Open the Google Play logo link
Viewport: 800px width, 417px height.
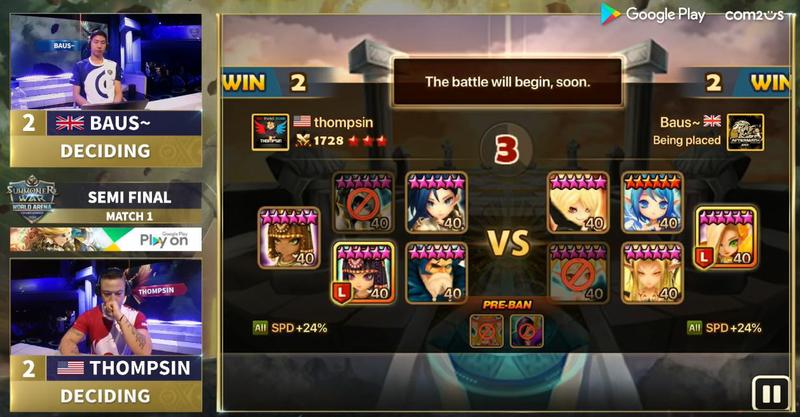(652, 14)
